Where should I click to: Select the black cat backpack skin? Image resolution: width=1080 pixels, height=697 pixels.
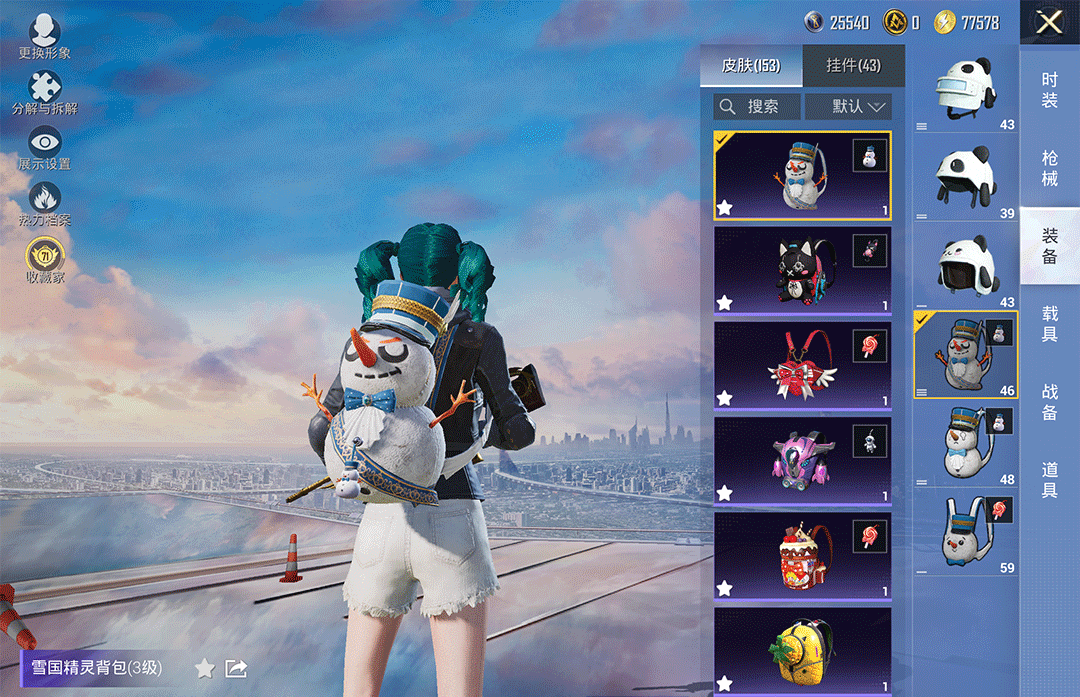pyautogui.click(x=802, y=270)
